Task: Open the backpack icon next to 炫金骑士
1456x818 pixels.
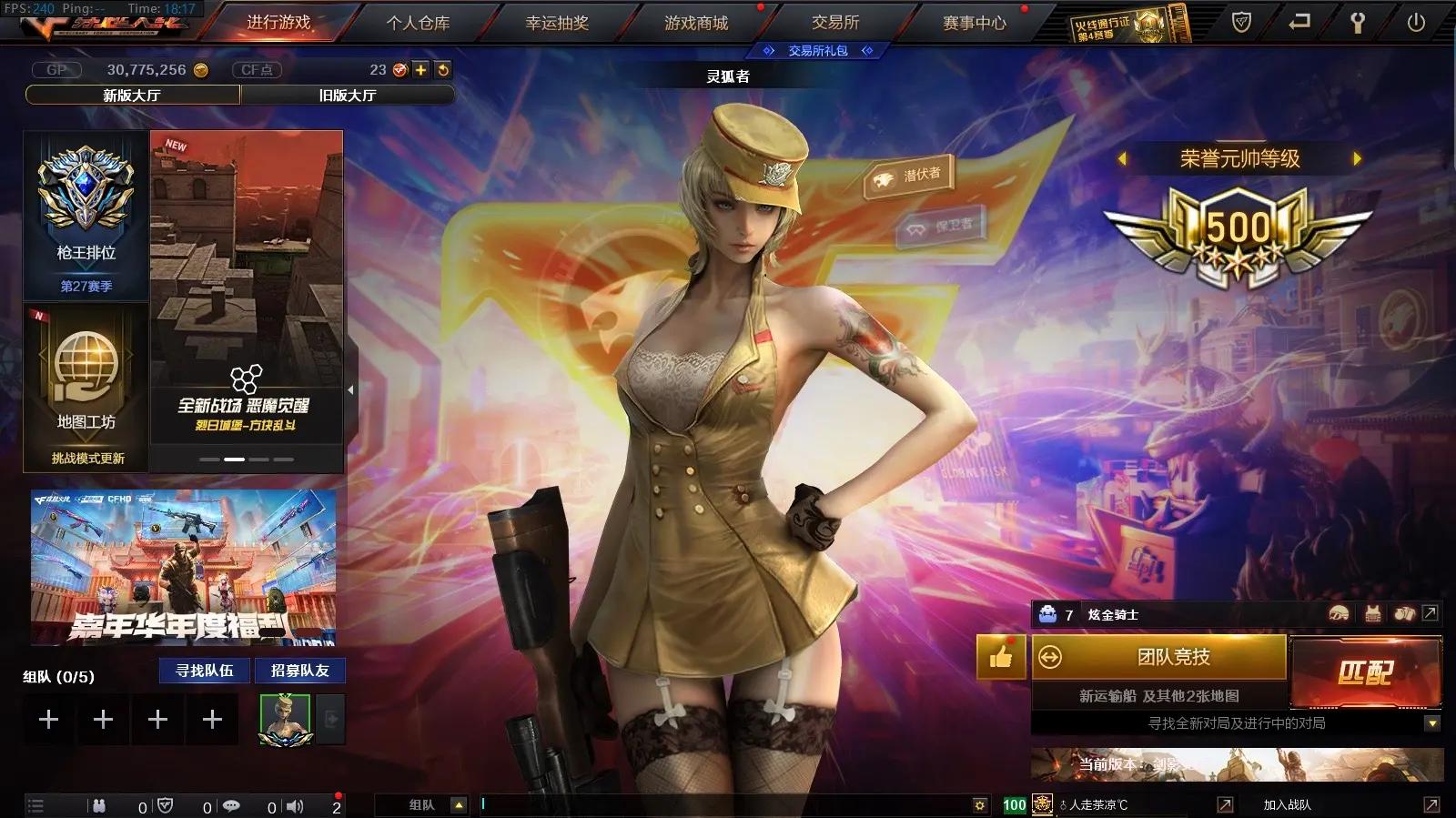Action: [x=1046, y=614]
